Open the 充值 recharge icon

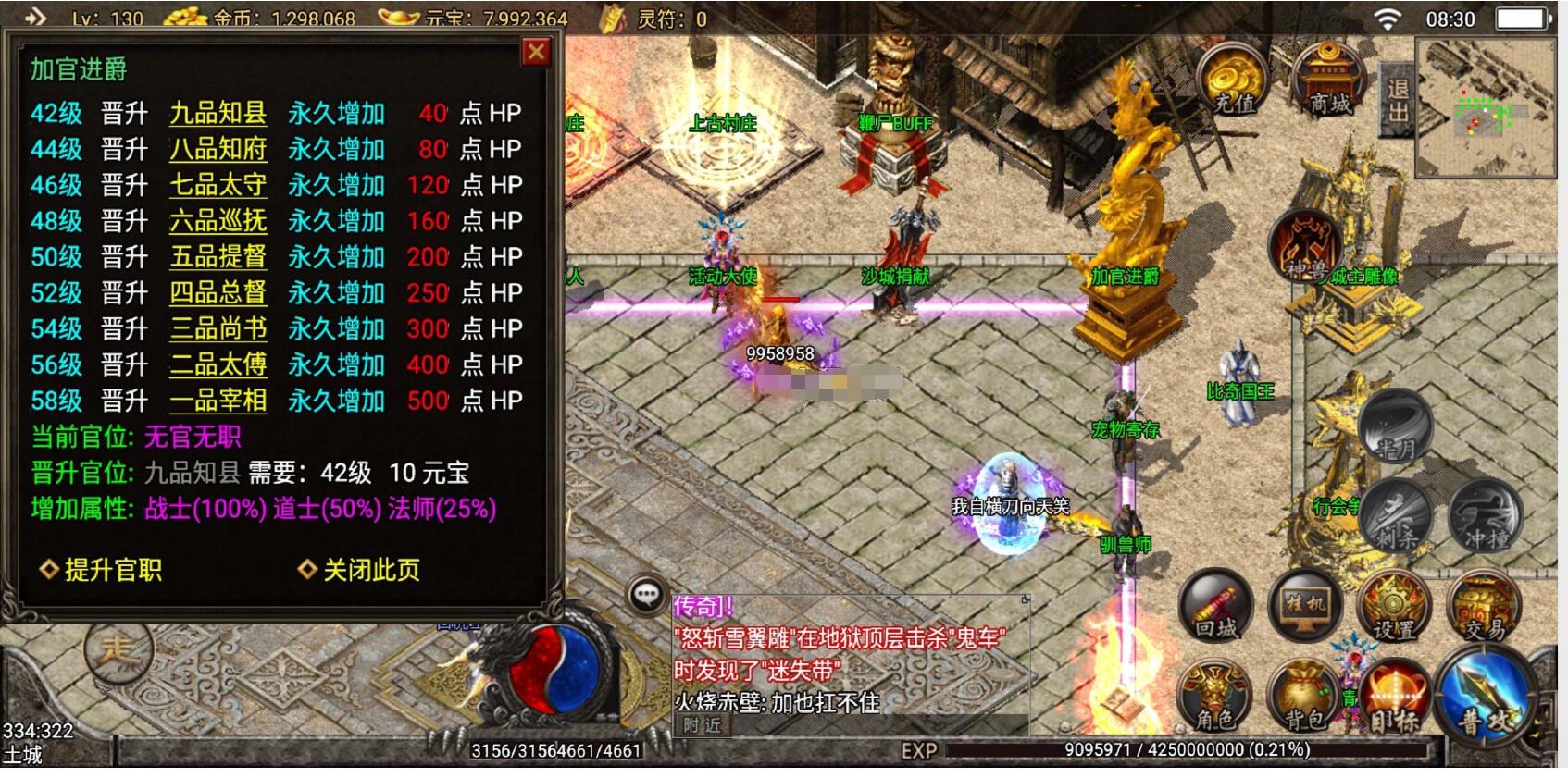point(1235,80)
